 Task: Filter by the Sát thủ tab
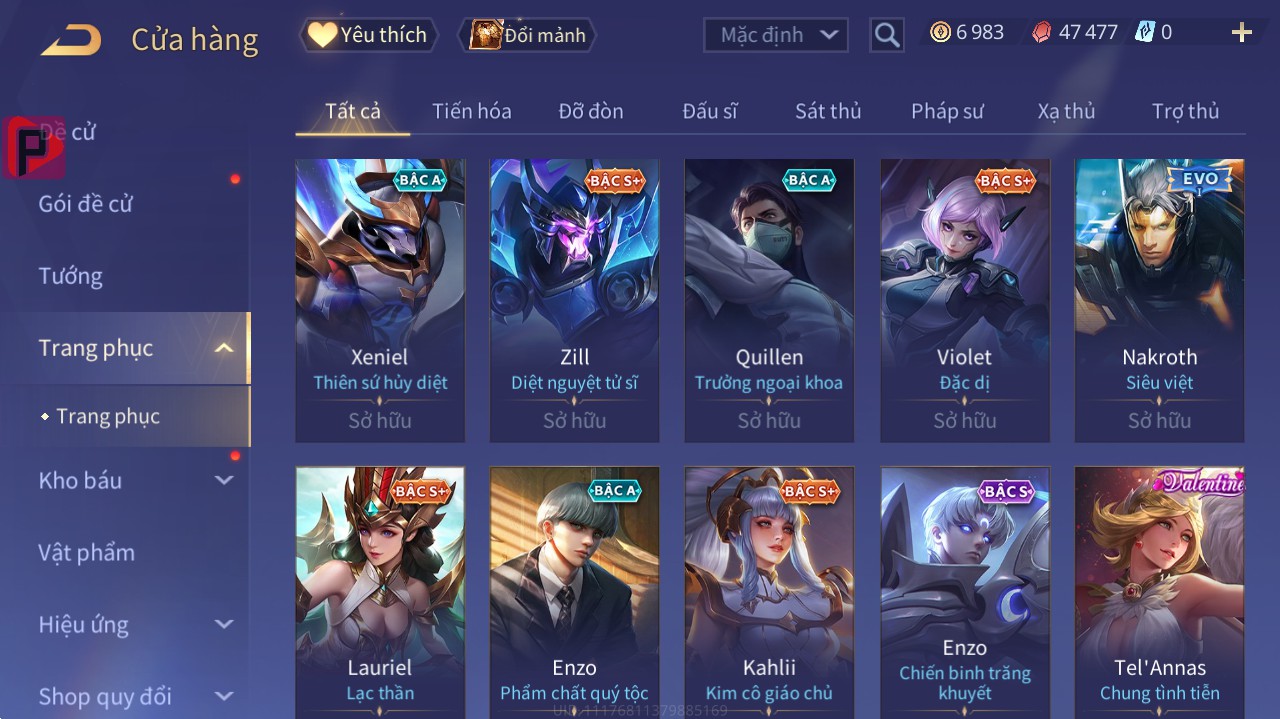tap(828, 111)
